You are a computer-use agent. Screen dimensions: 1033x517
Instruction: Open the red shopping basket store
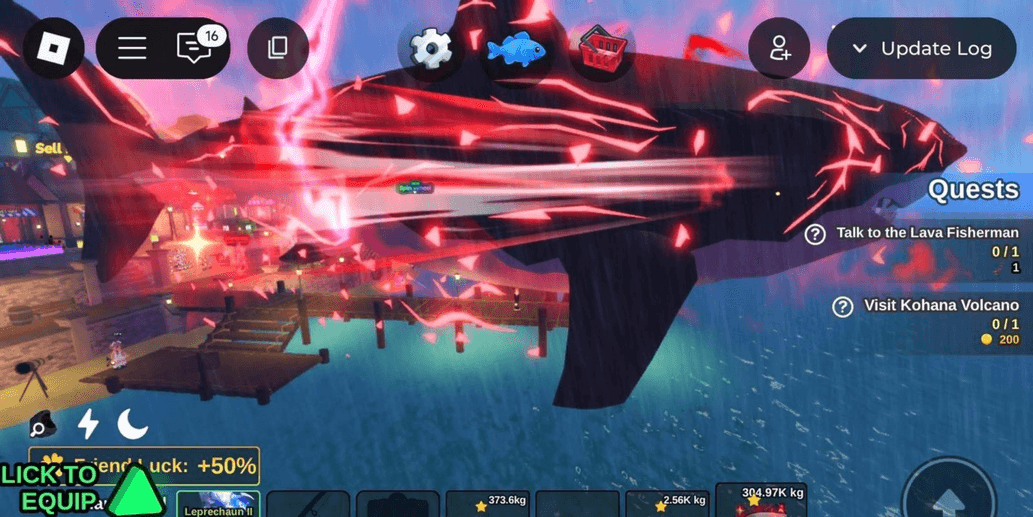[603, 47]
